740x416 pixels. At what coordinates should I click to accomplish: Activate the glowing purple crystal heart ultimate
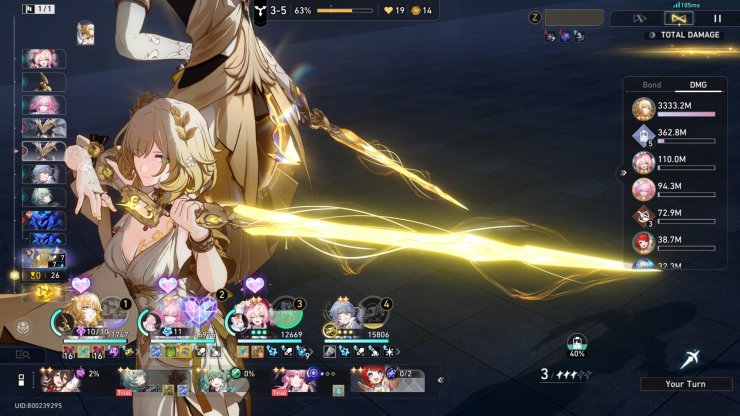pos(198,312)
